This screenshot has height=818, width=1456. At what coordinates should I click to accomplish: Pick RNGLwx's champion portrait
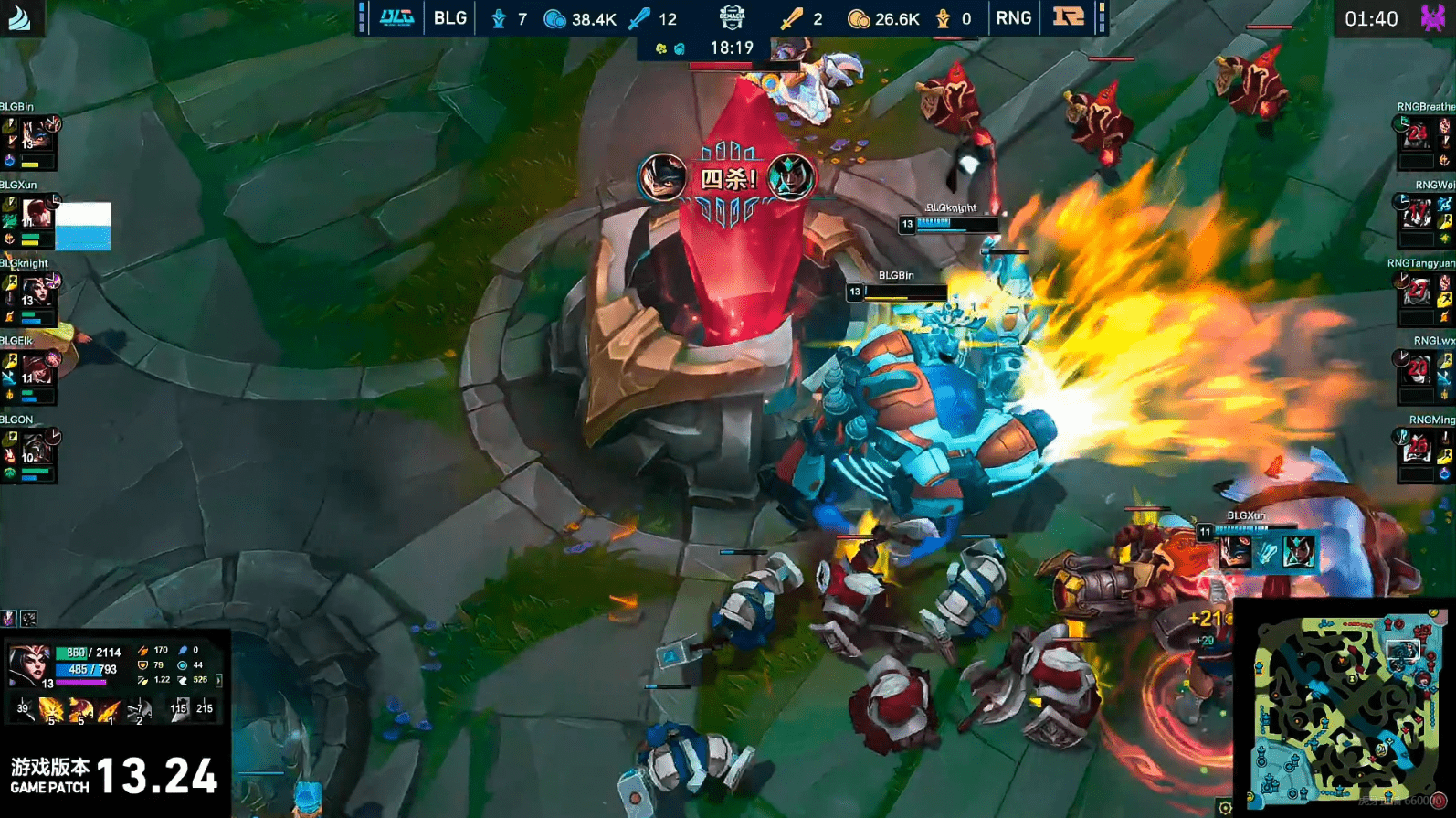pos(1417,370)
